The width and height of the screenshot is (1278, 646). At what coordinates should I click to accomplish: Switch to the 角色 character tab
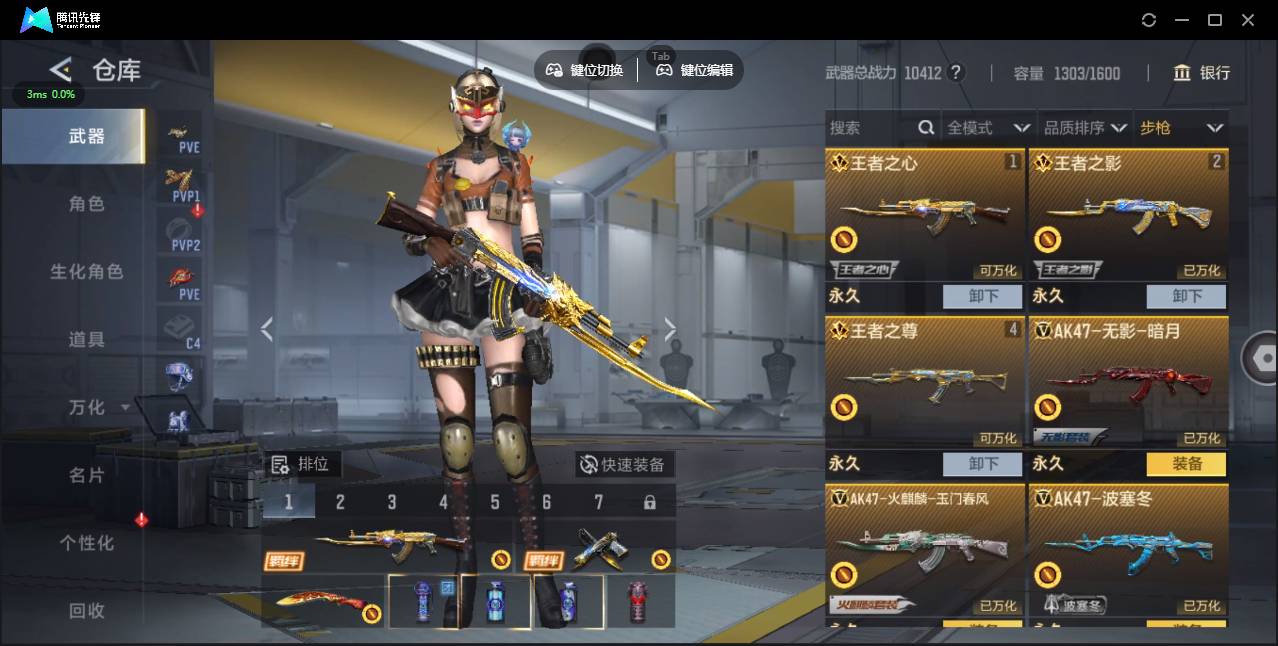(86, 204)
